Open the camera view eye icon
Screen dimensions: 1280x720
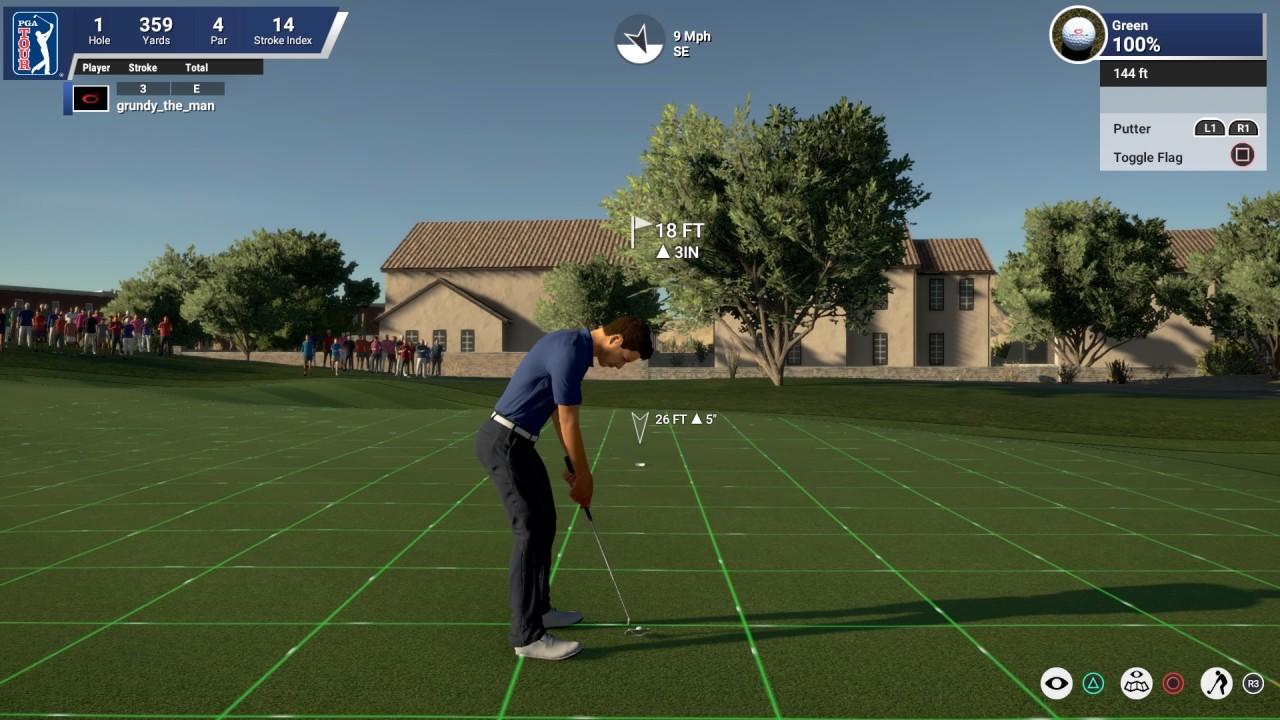coord(1055,684)
